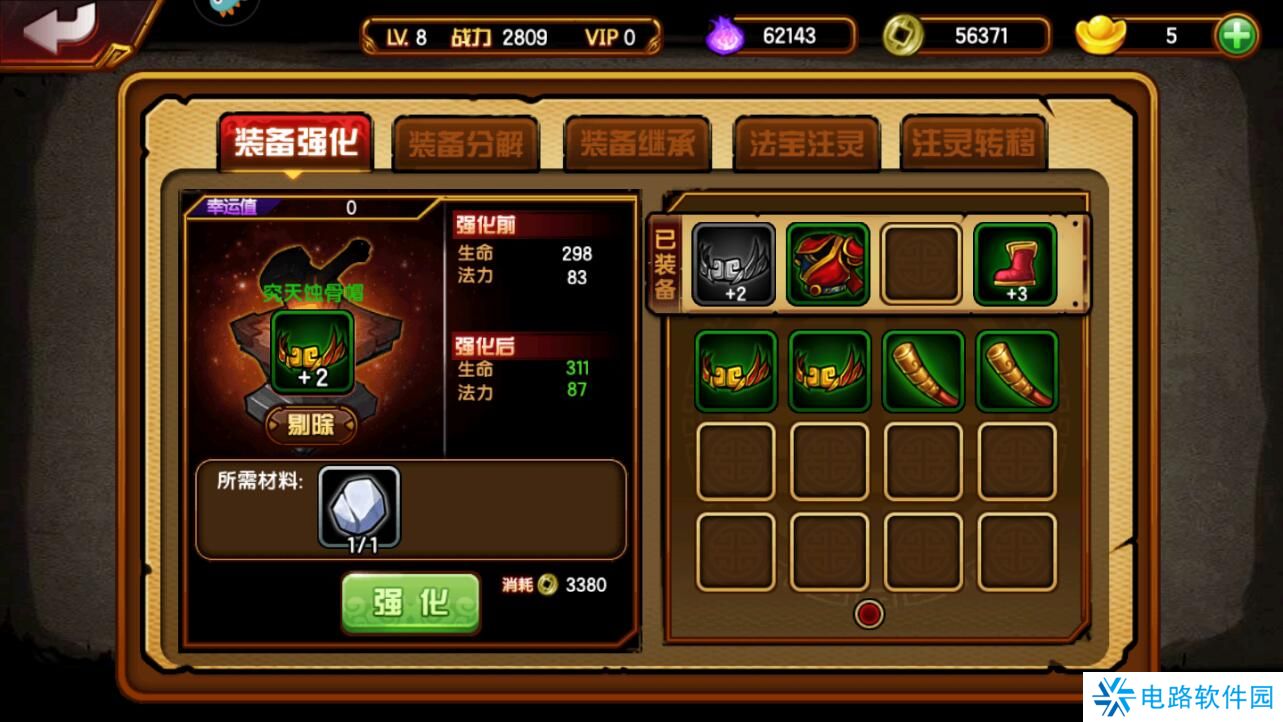The width and height of the screenshot is (1283, 722).
Task: Open the 装备继承 tab
Action: pos(637,145)
